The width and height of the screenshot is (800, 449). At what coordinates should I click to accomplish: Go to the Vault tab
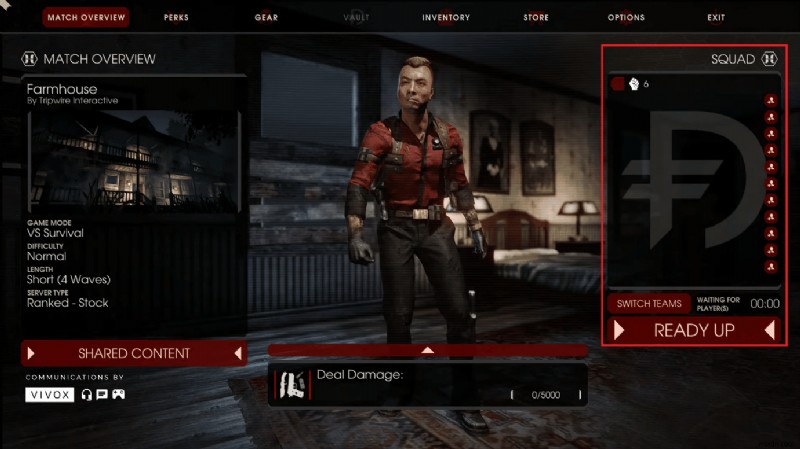point(355,17)
